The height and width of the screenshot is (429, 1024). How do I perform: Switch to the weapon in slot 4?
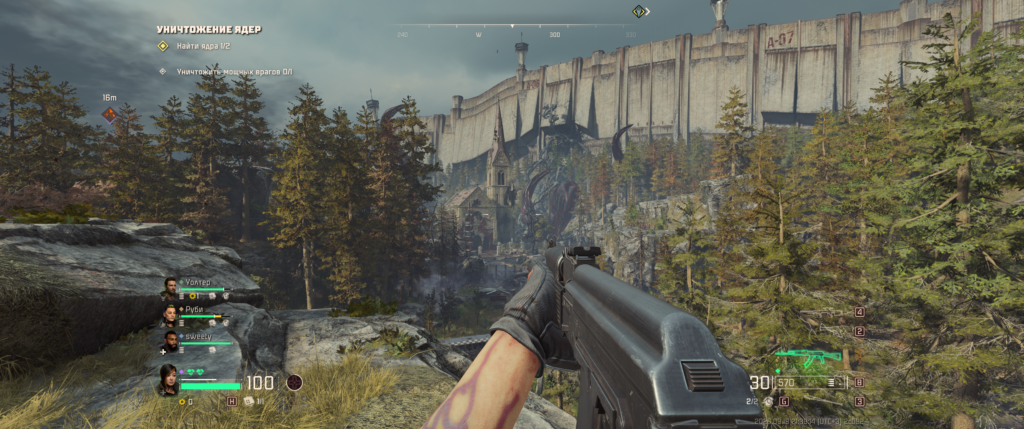pos(859,313)
